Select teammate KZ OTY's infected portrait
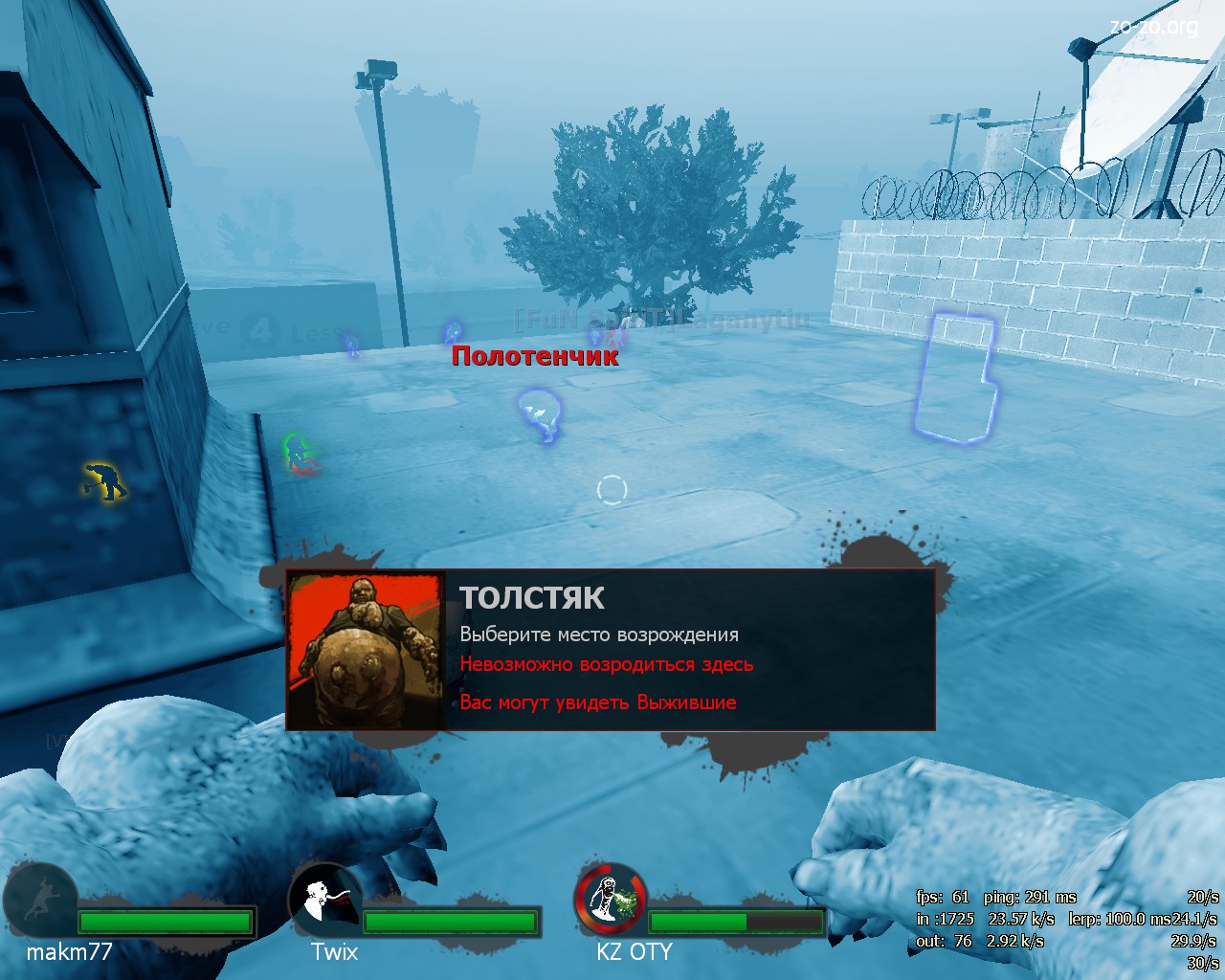1225x980 pixels. (610, 900)
